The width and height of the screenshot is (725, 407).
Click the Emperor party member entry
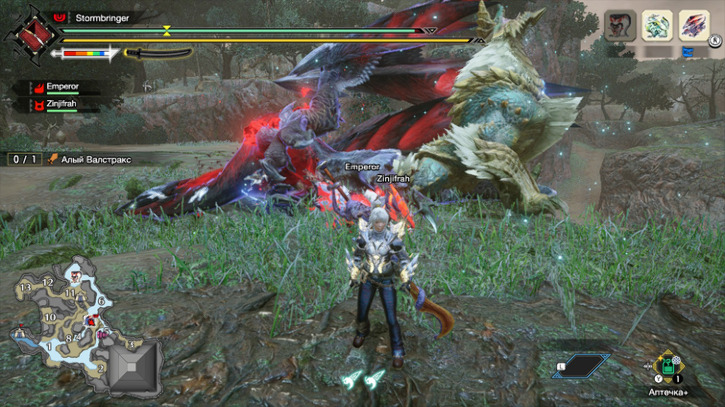[62, 88]
